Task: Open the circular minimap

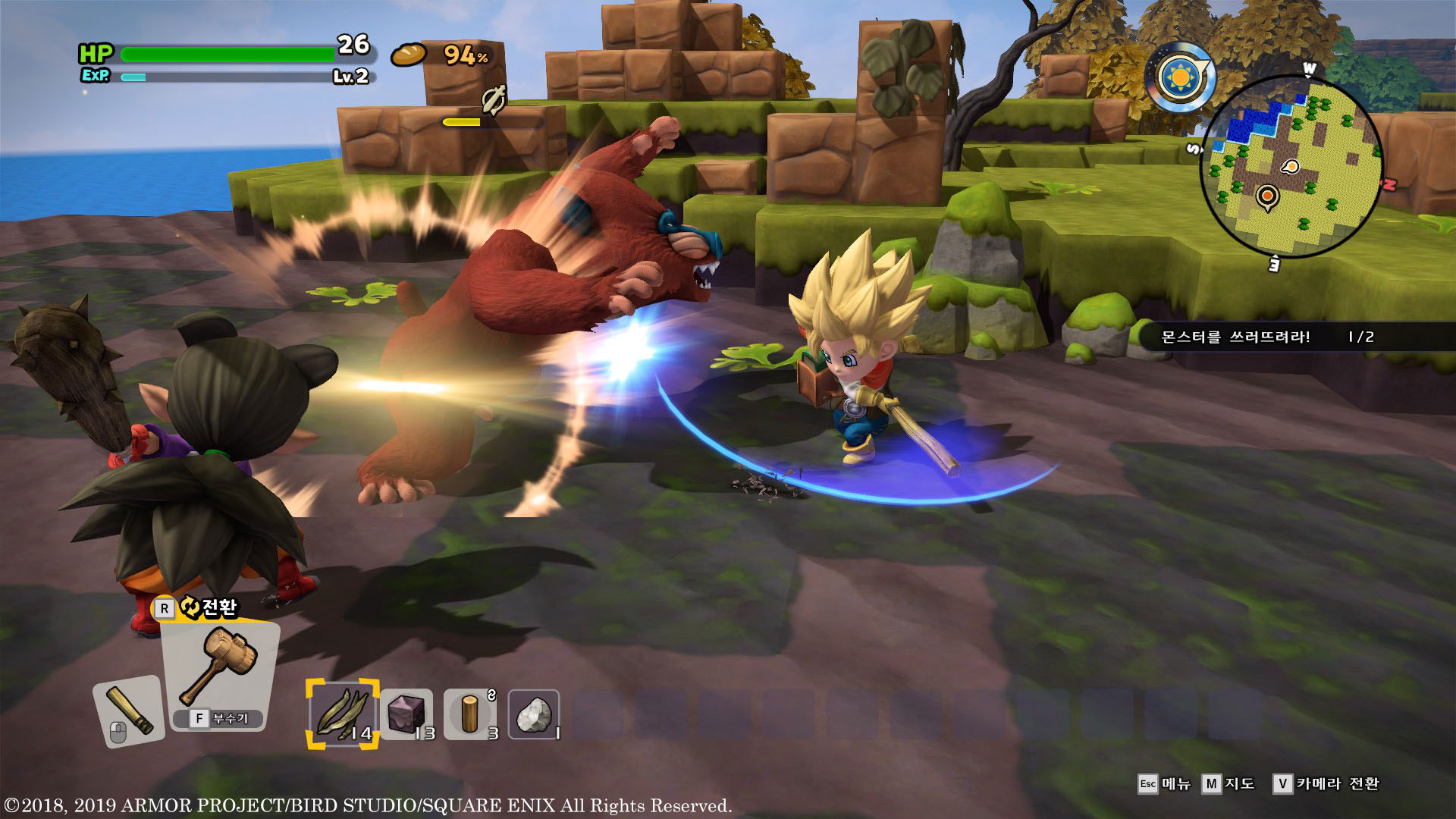Action: [1291, 167]
